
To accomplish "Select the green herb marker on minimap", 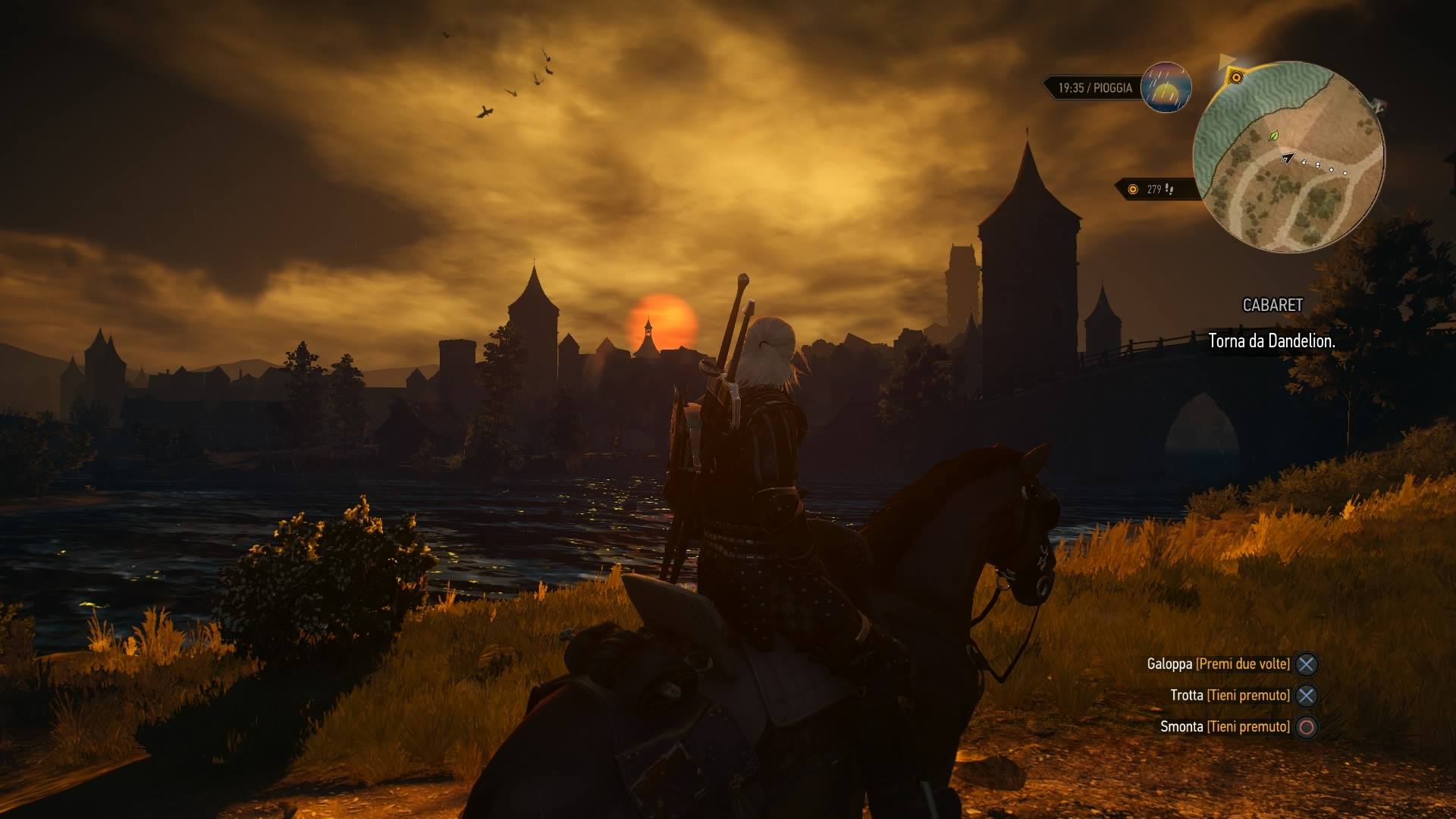I will (1274, 136).
